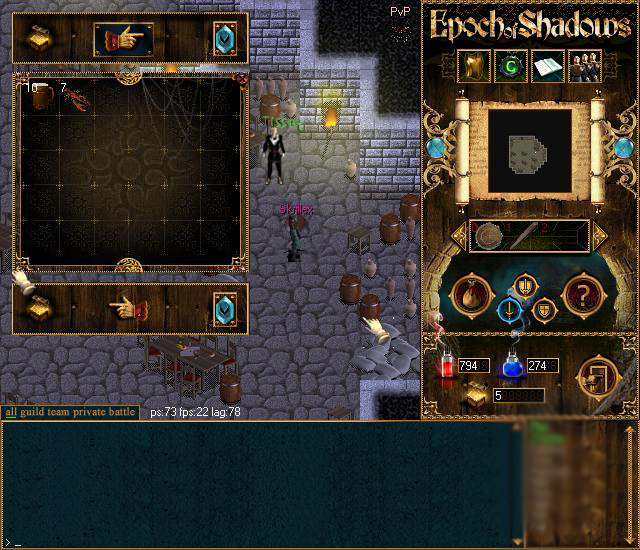Image resolution: width=640 pixels, height=550 pixels.
Task: Open the upper treasure chest icon
Action: (39, 38)
